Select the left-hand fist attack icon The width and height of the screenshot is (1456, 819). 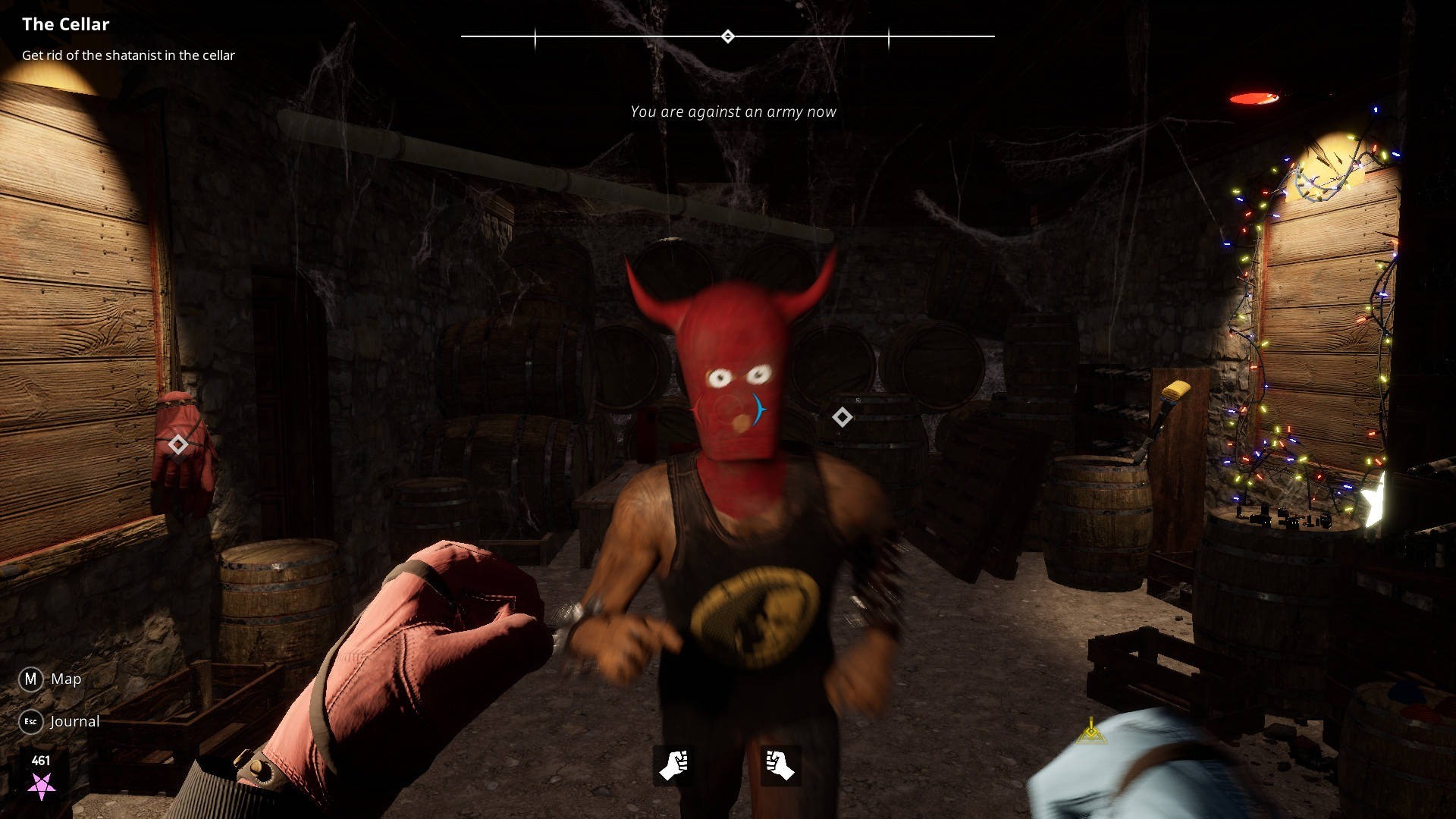coord(673,764)
